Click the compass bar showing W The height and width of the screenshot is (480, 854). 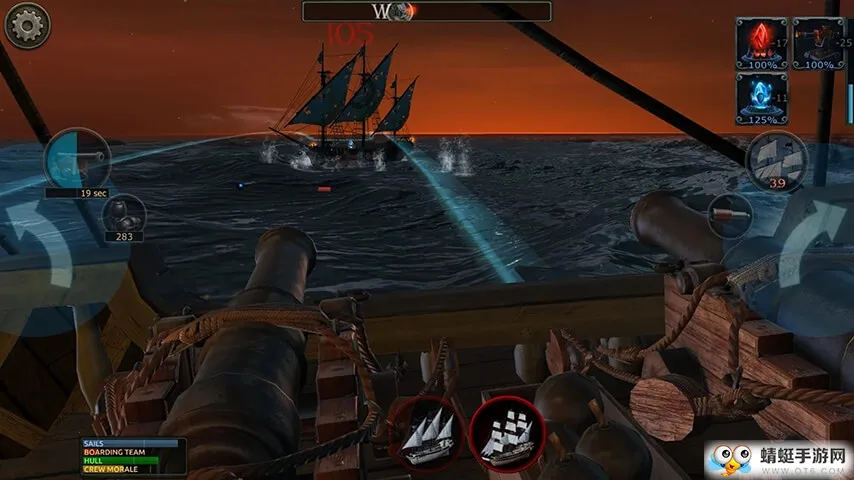coord(426,11)
